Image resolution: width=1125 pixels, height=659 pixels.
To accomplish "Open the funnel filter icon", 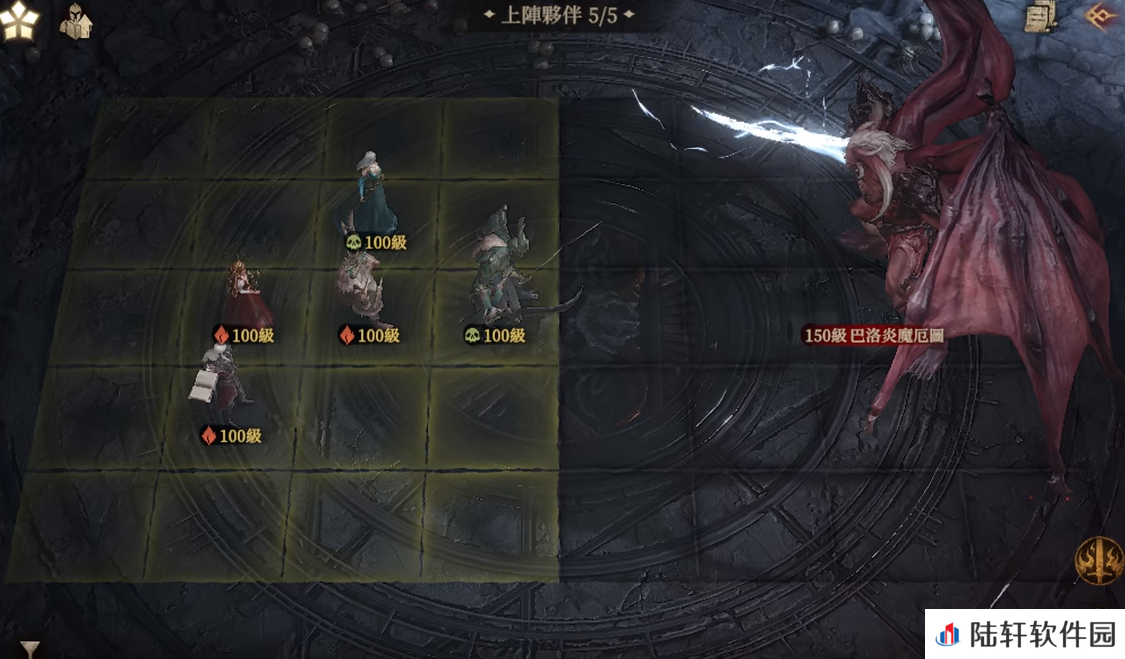I will (31, 649).
